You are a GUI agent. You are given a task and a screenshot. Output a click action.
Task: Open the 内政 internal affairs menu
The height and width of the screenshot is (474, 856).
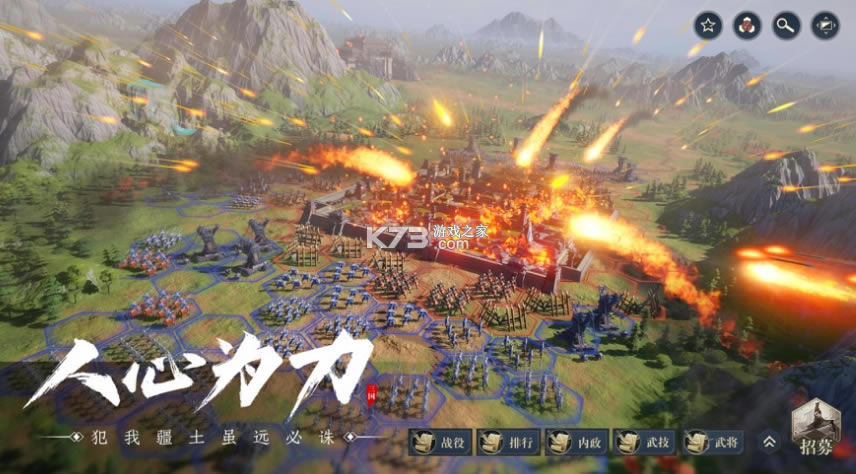tap(576, 442)
